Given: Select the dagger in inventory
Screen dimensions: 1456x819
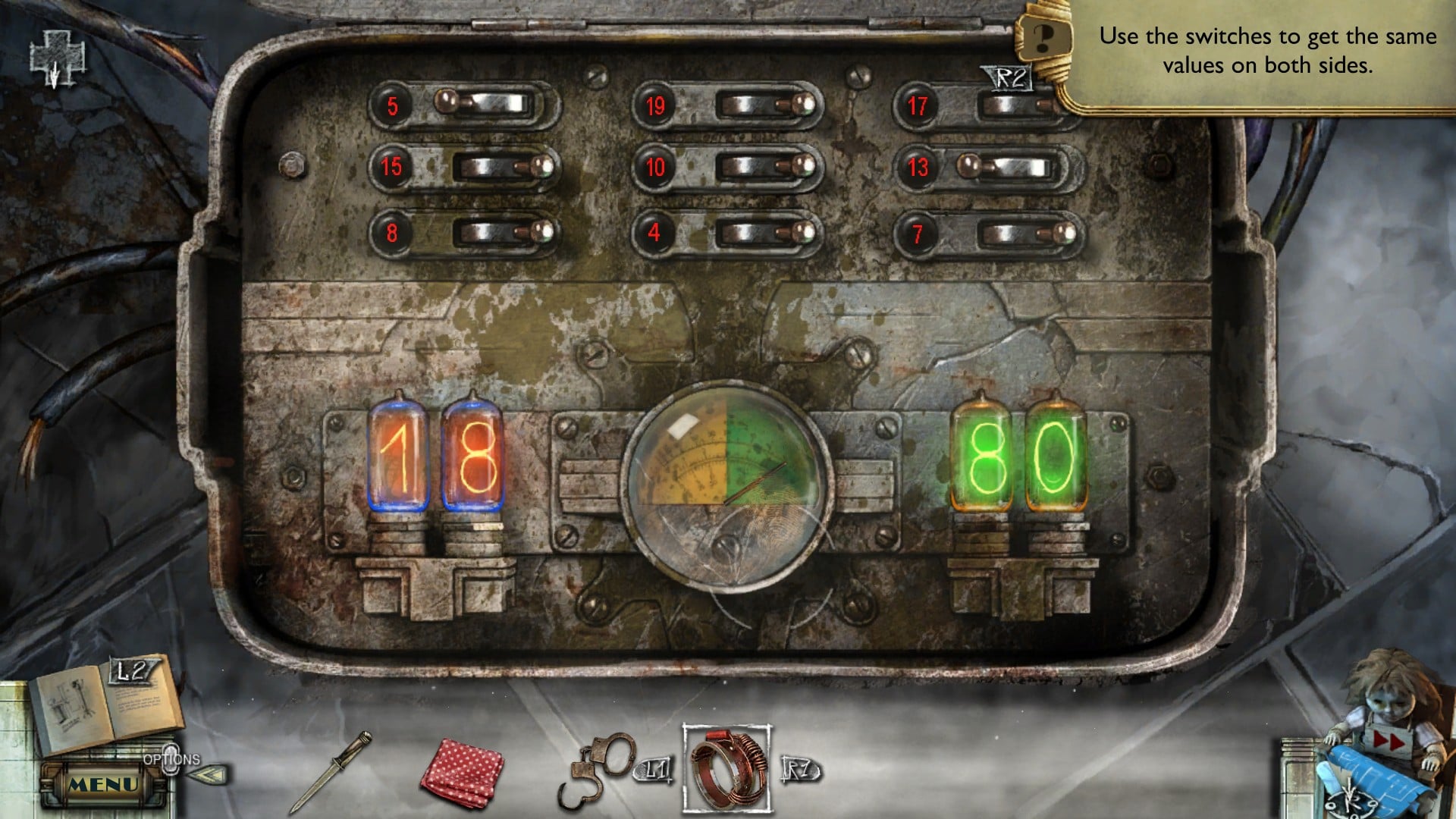Looking at the screenshot, I should point(331,771).
